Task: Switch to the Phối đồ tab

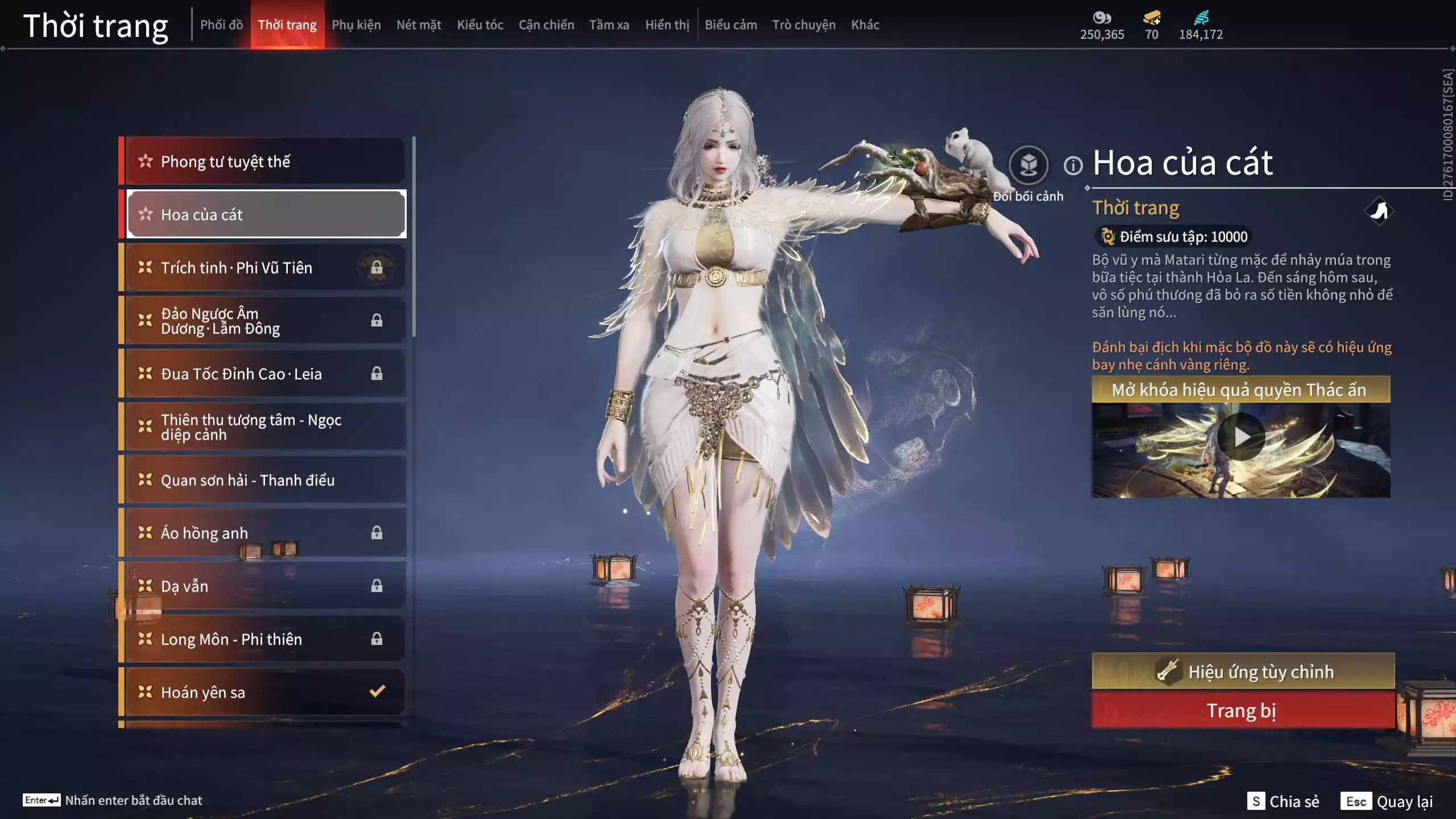Action: [x=221, y=25]
